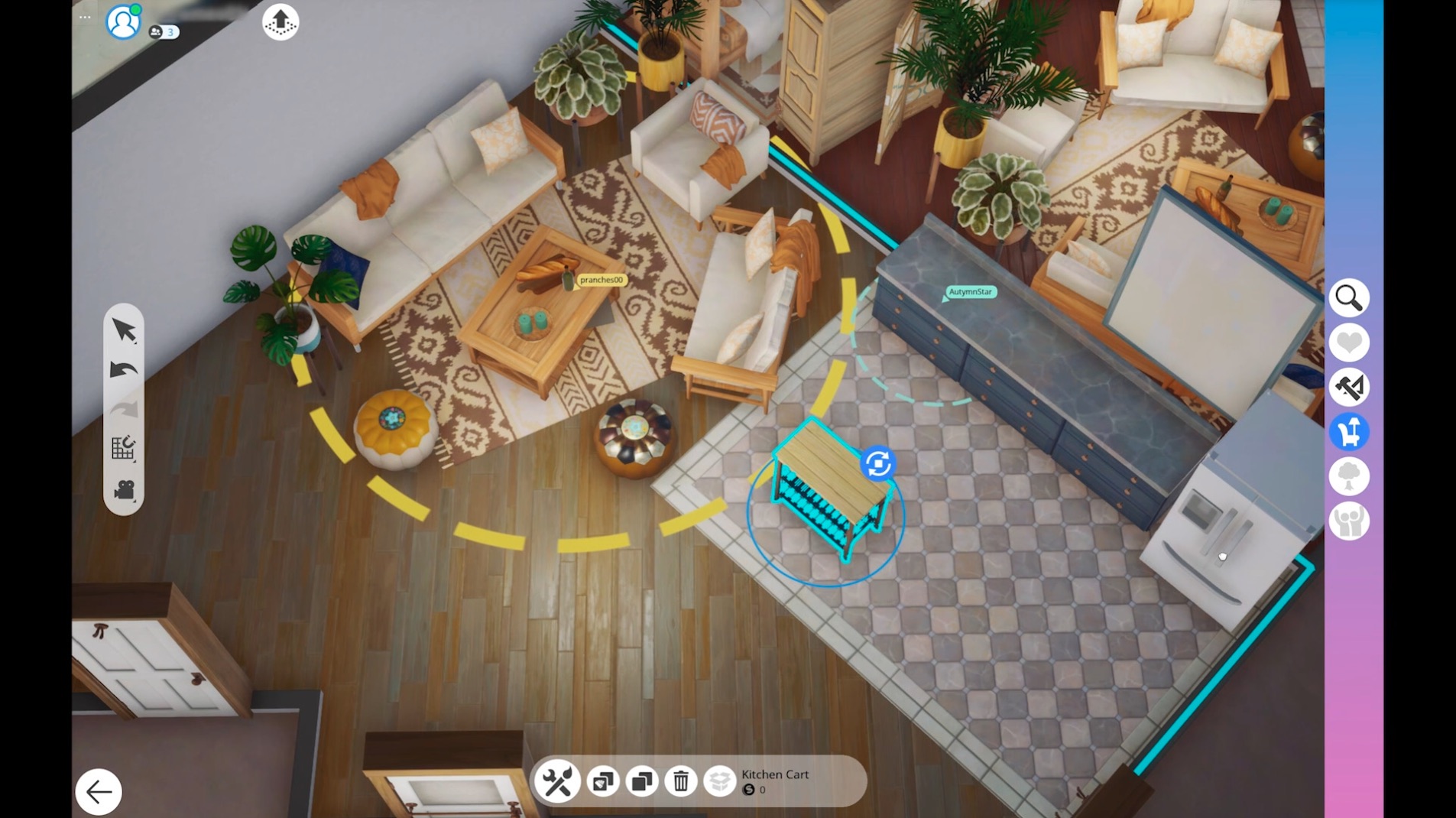1456x818 pixels.
Task: Click the floor level up arrow button
Action: 280,22
